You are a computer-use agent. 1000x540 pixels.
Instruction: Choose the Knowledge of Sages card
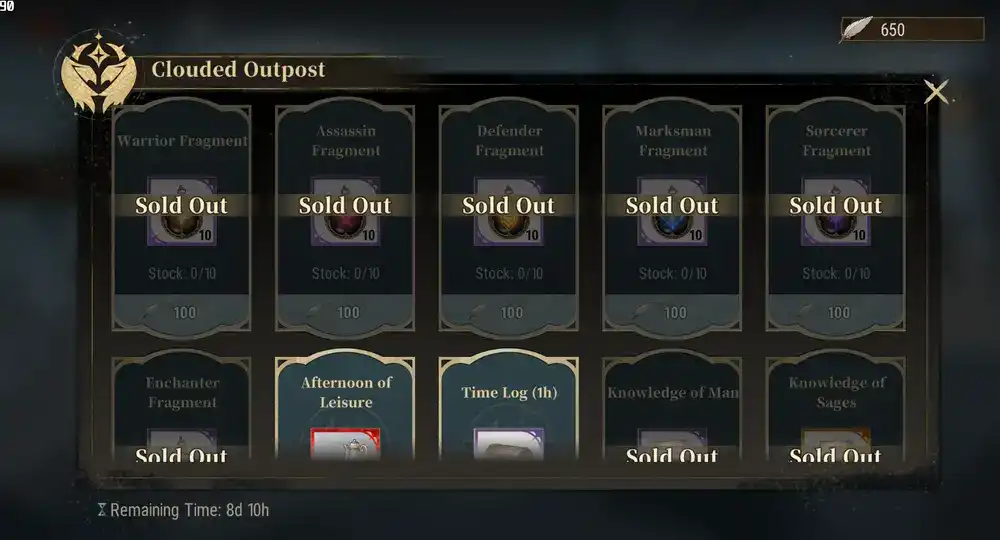[x=836, y=410]
